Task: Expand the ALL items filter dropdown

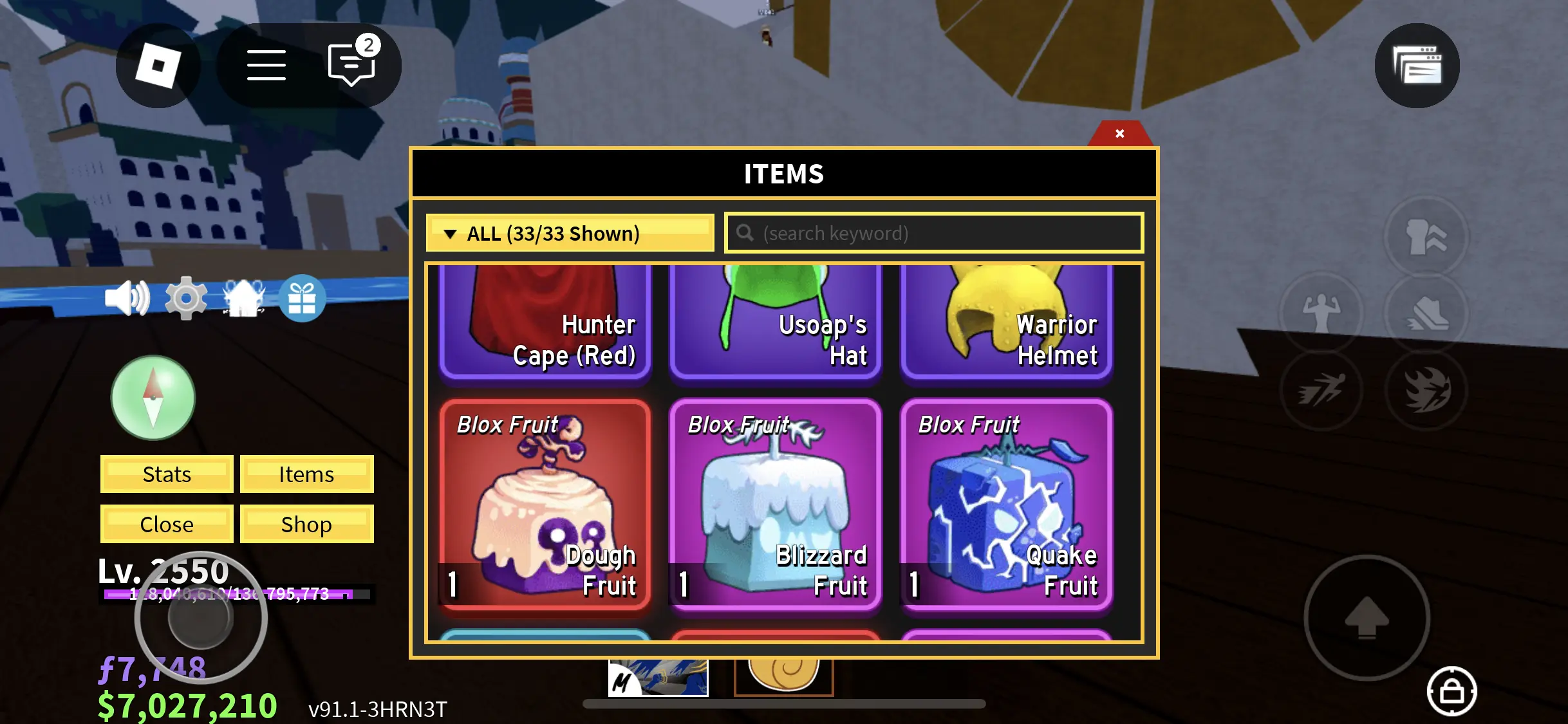Action: coord(569,233)
